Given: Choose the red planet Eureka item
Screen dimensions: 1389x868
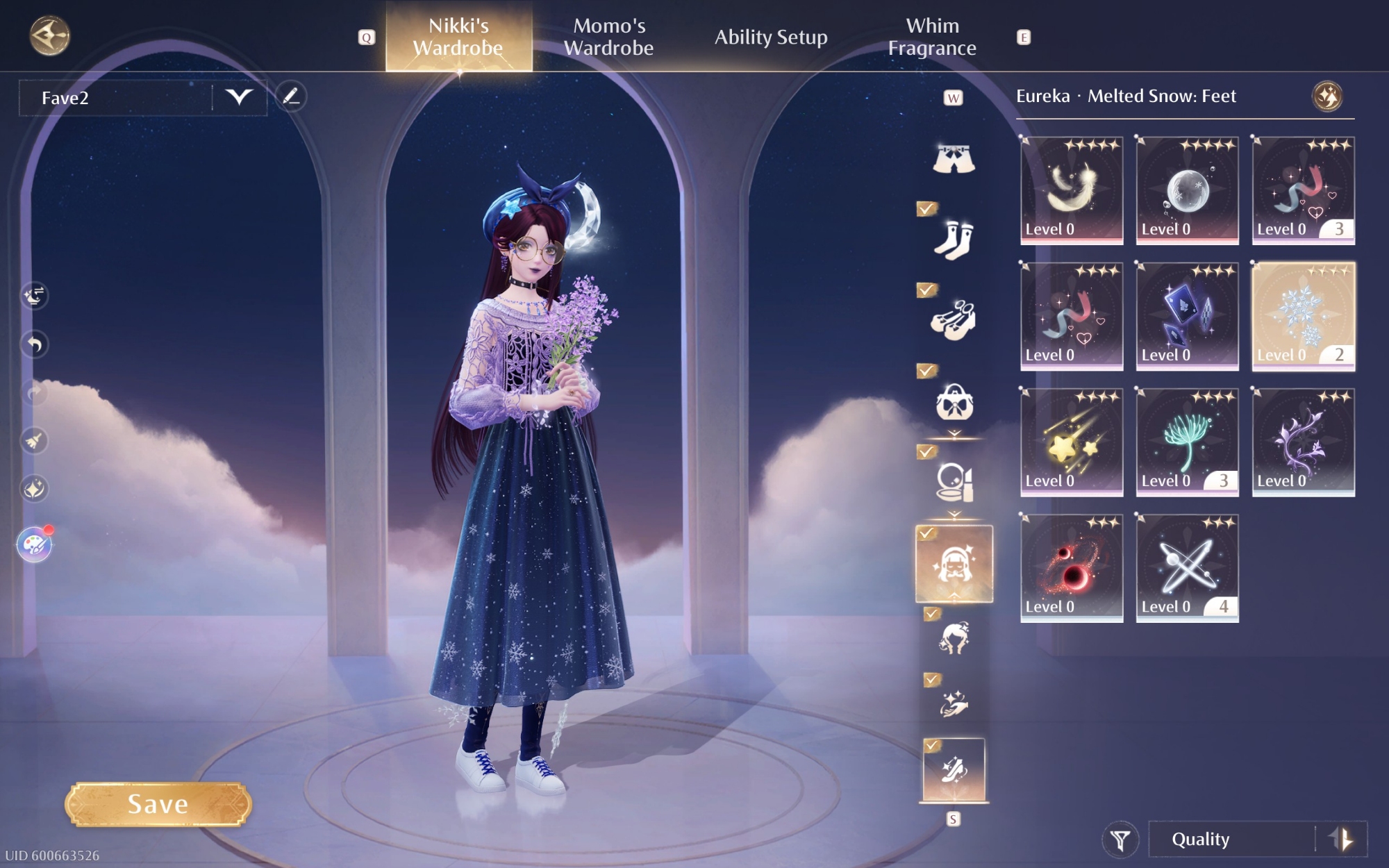Looking at the screenshot, I should coord(1071,568).
